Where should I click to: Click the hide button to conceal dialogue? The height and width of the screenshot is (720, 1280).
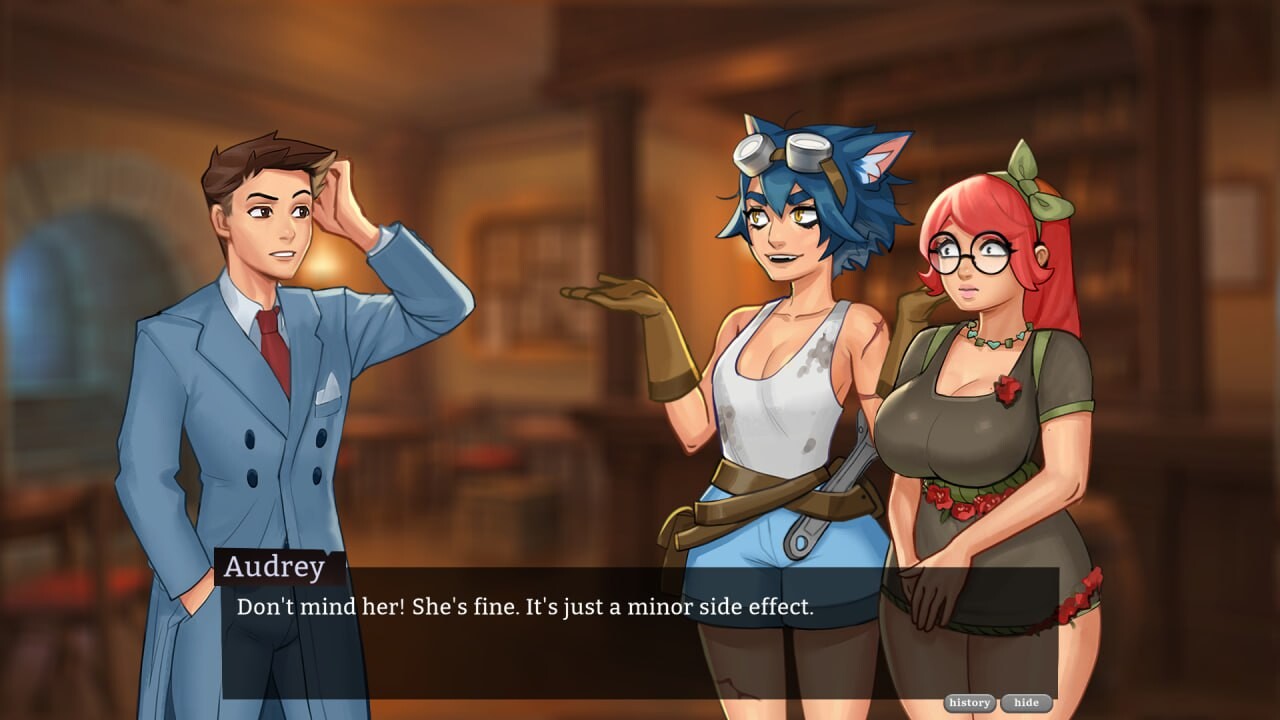[1025, 702]
